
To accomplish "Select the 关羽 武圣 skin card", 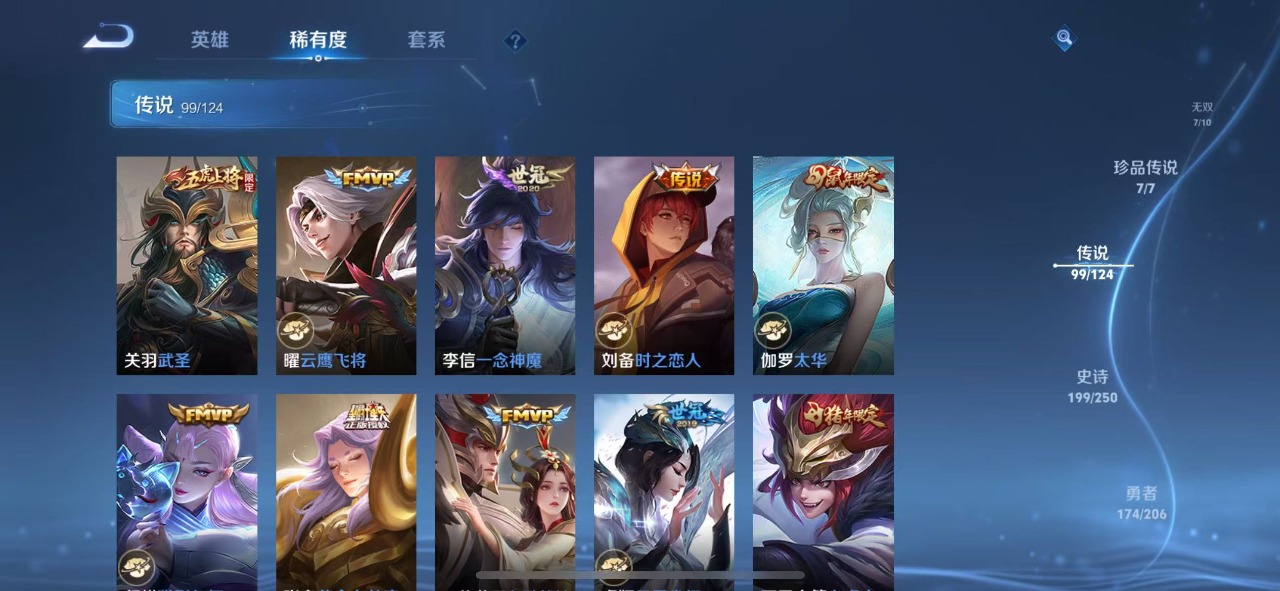I will tap(187, 265).
